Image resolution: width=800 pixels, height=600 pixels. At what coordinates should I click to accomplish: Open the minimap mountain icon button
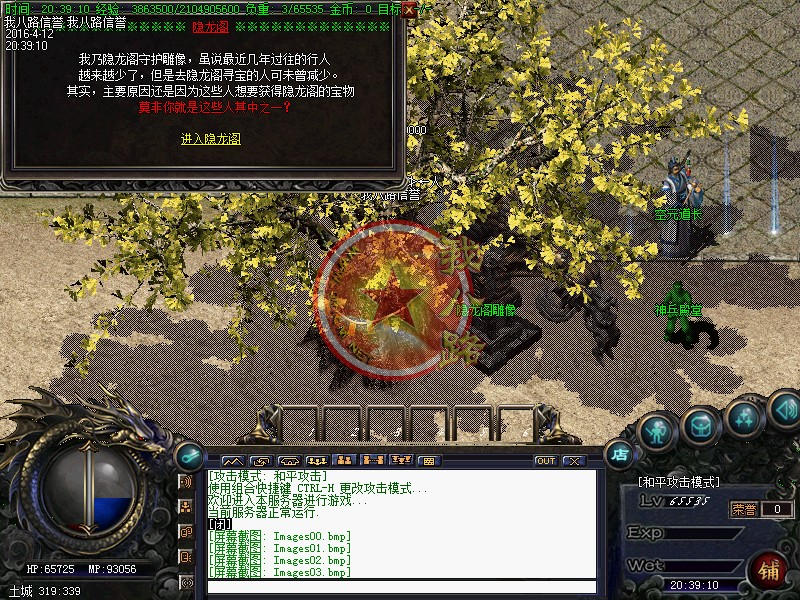pyautogui.click(x=233, y=461)
